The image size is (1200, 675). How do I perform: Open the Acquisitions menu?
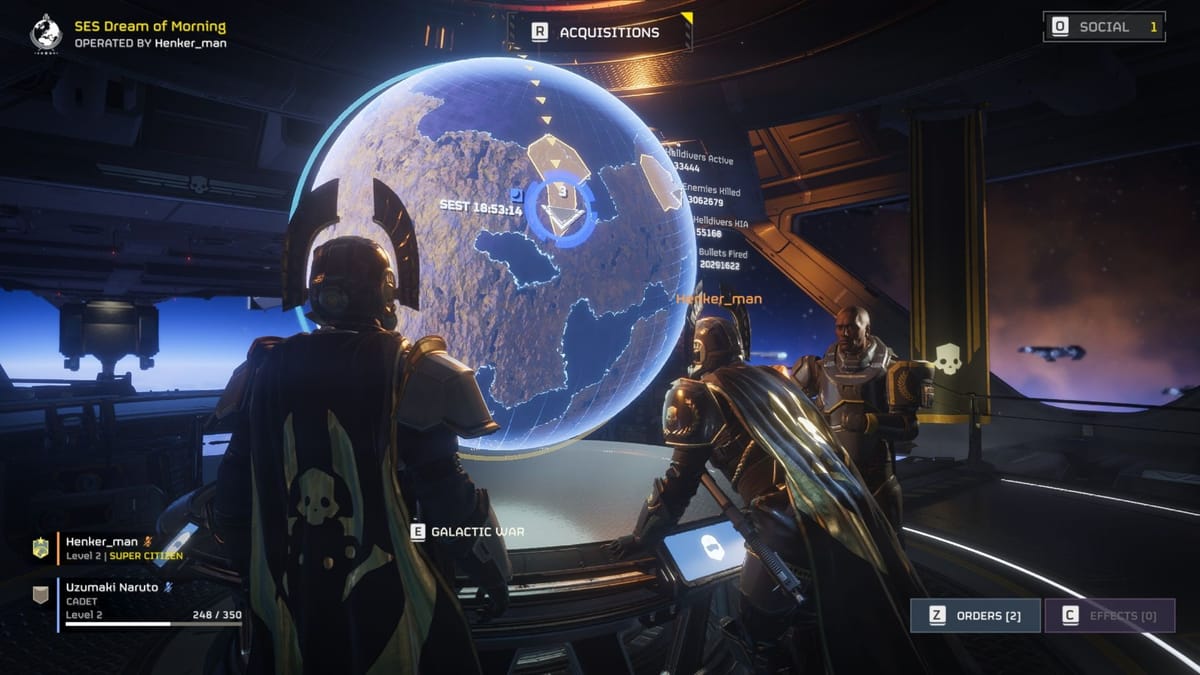pyautogui.click(x=598, y=32)
